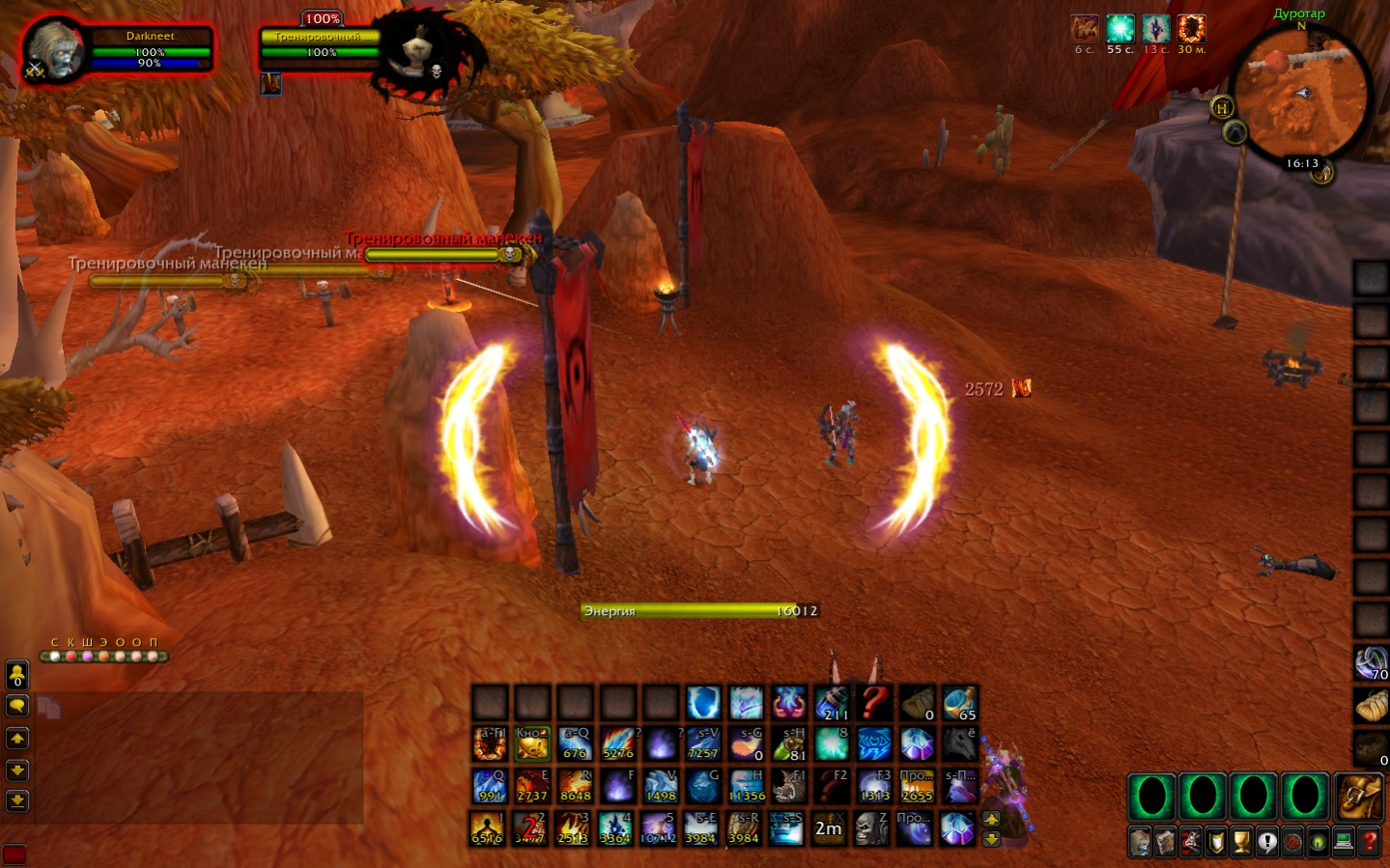Open the spellbook micro button
Image resolution: width=1390 pixels, height=868 pixels.
click(x=1165, y=843)
